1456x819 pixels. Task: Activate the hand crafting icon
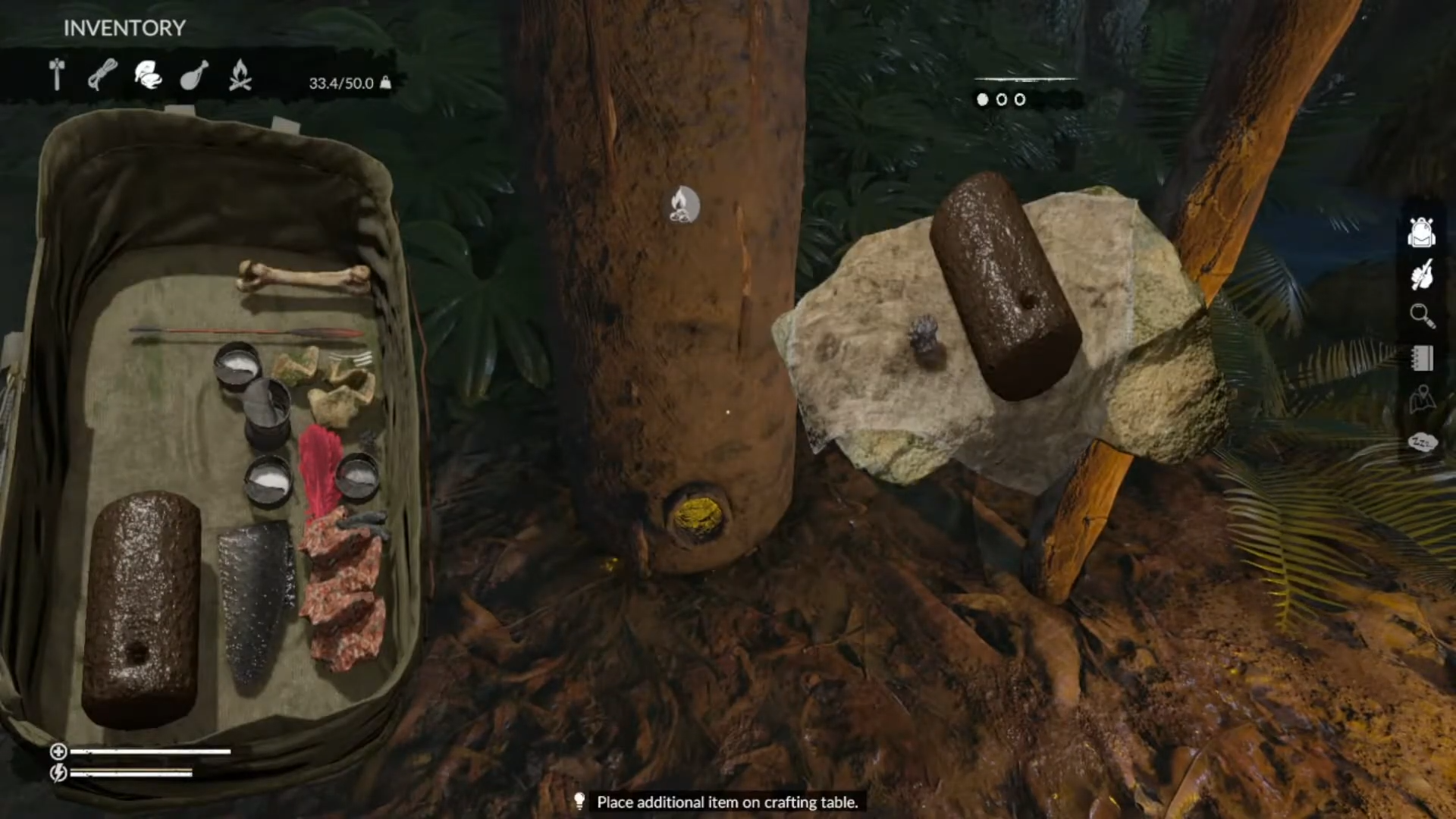1421,275
